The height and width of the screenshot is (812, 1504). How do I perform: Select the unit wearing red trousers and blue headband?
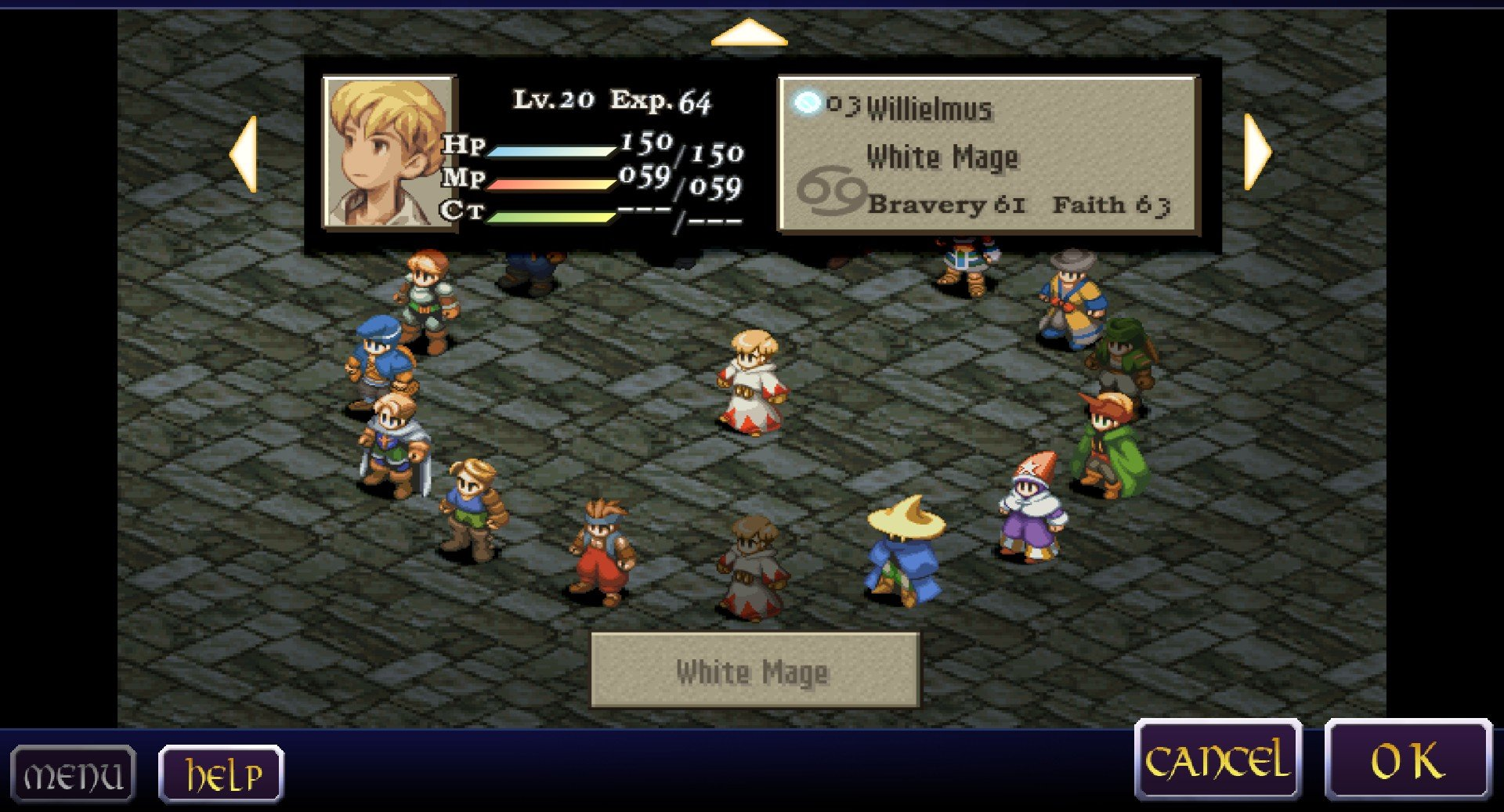tap(602, 553)
